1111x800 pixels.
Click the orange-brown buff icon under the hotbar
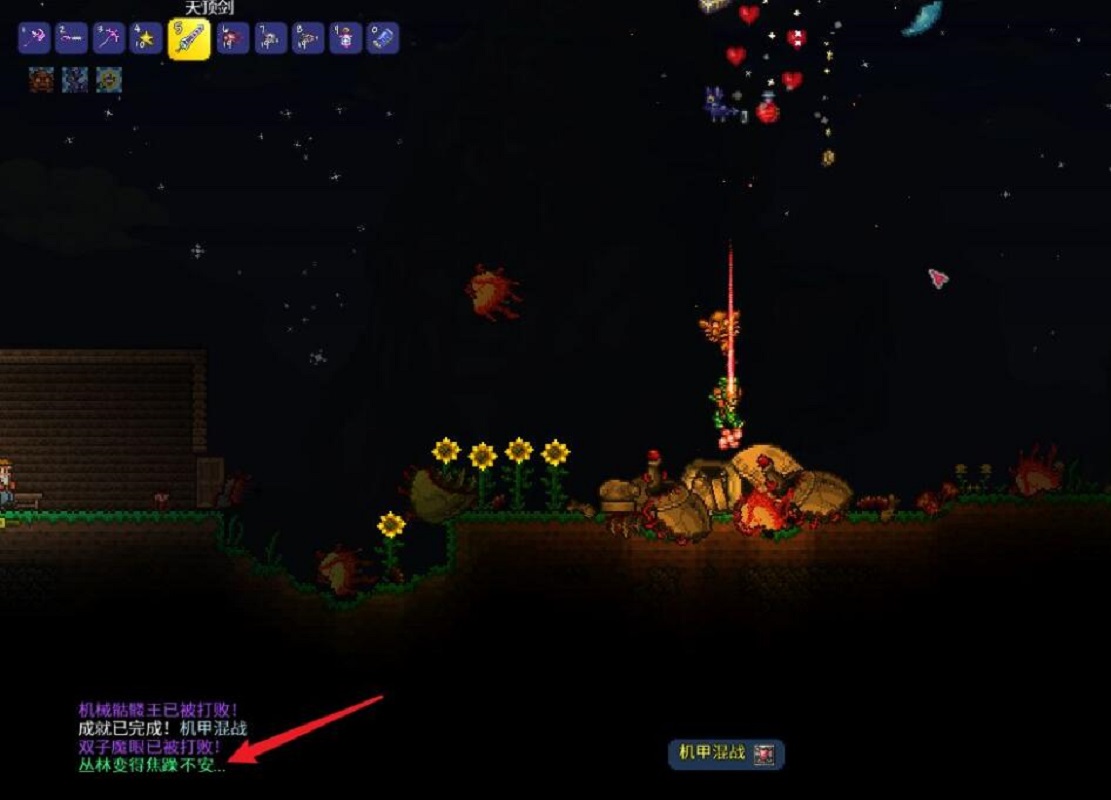pos(41,79)
